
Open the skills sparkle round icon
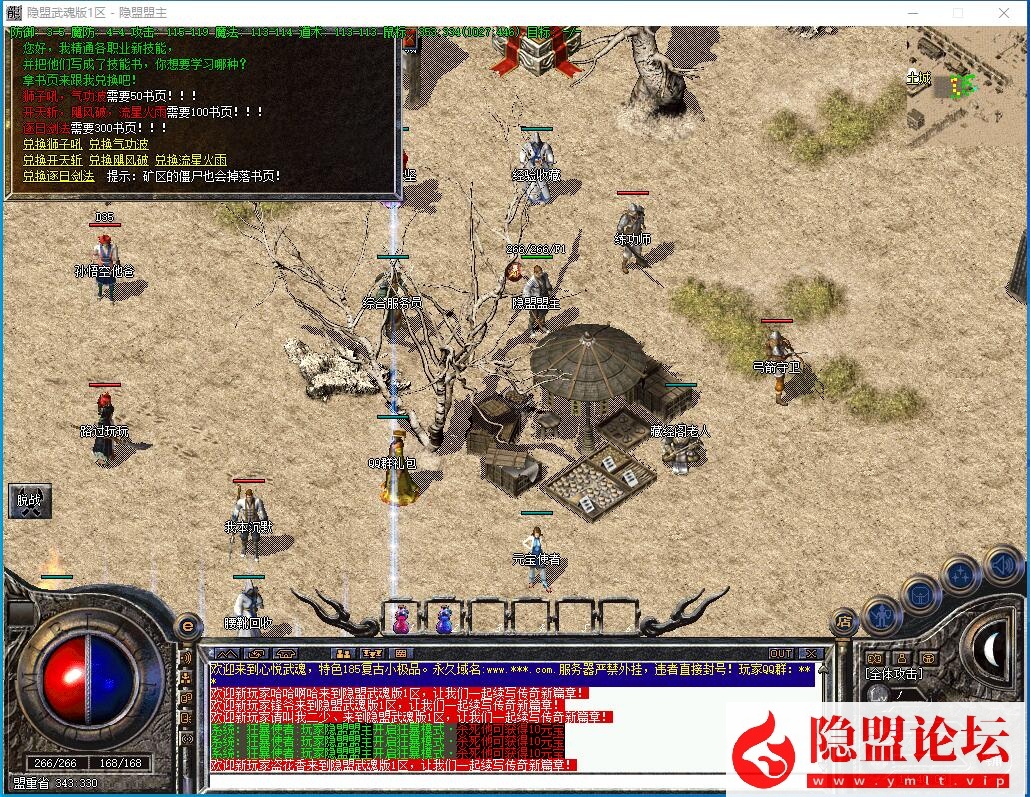(x=961, y=575)
